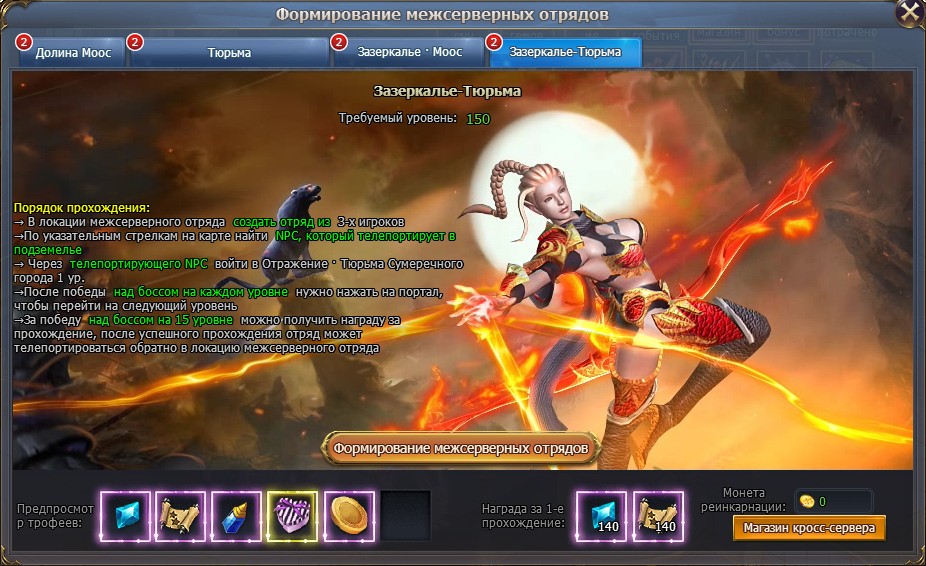926x566 pixels.
Task: Inspect the first-clear blue crystal reward marked 140
Action: tap(602, 516)
